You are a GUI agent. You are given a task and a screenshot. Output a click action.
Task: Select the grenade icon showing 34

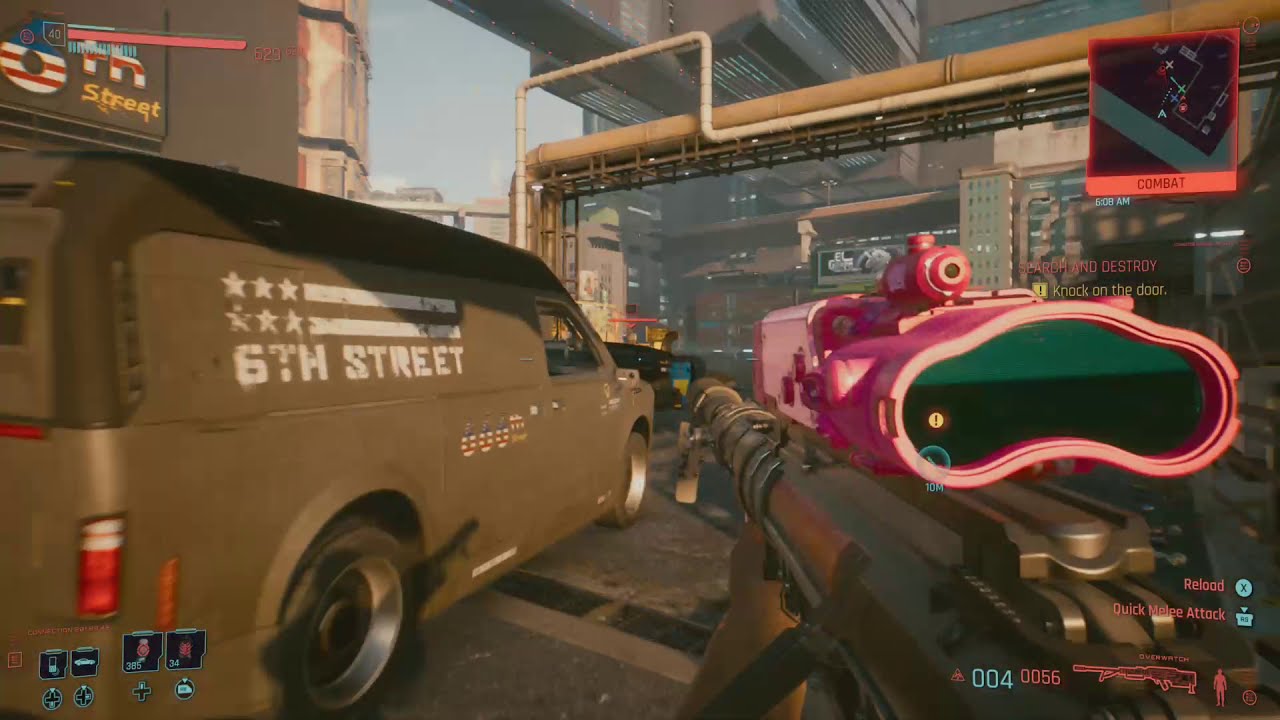coord(184,651)
